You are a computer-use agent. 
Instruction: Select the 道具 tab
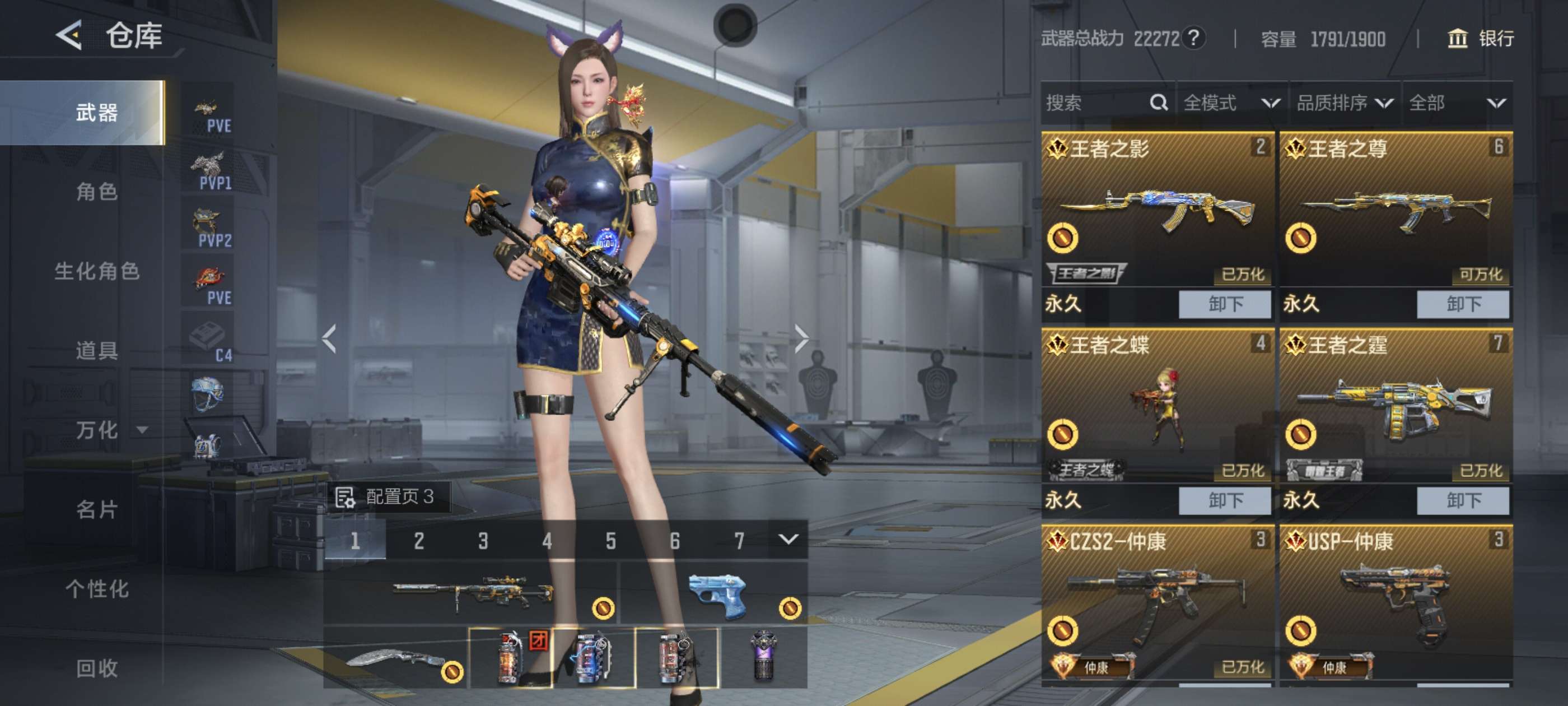(x=96, y=350)
